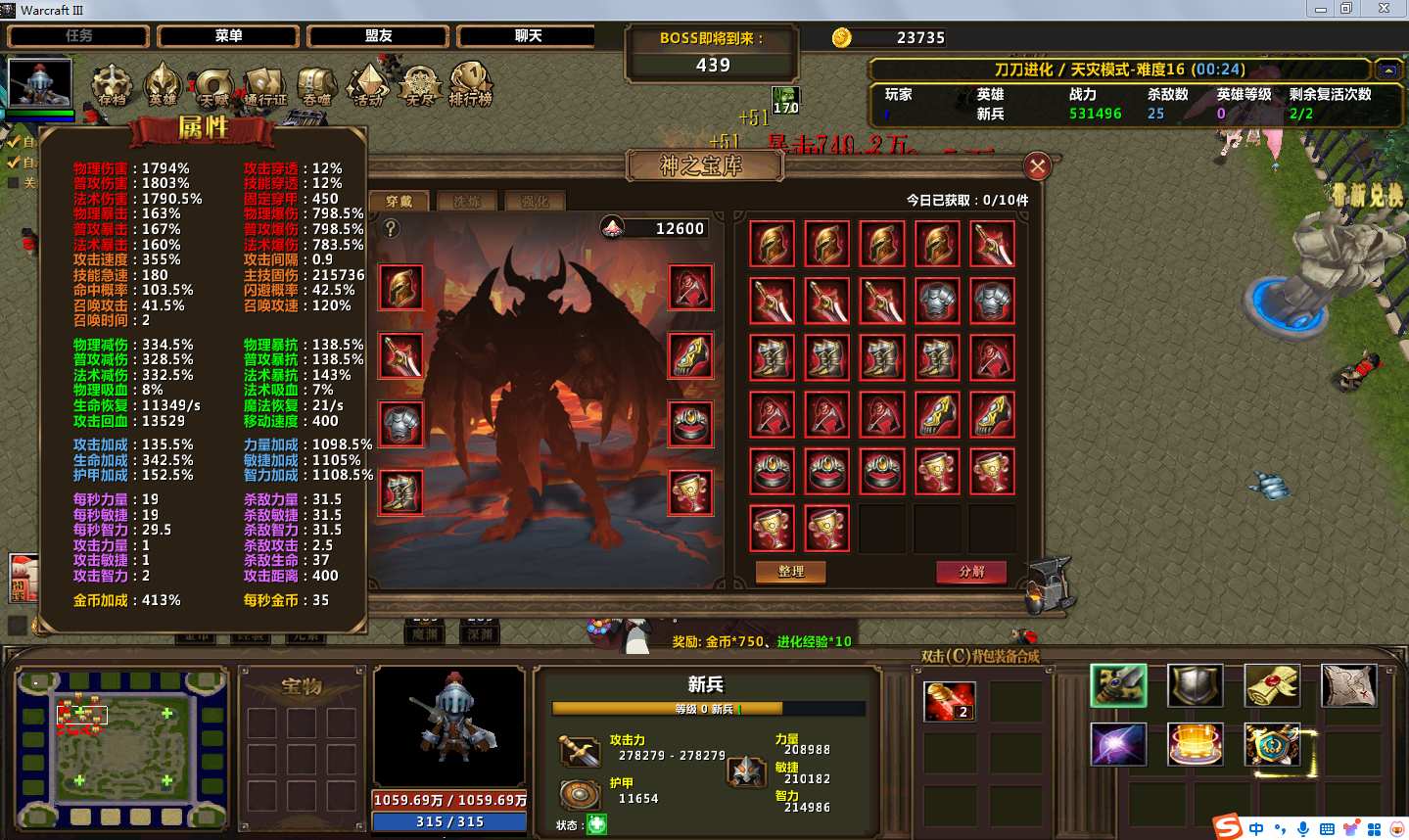
Task: Activate the treasure map ability icon
Action: tap(1348, 685)
